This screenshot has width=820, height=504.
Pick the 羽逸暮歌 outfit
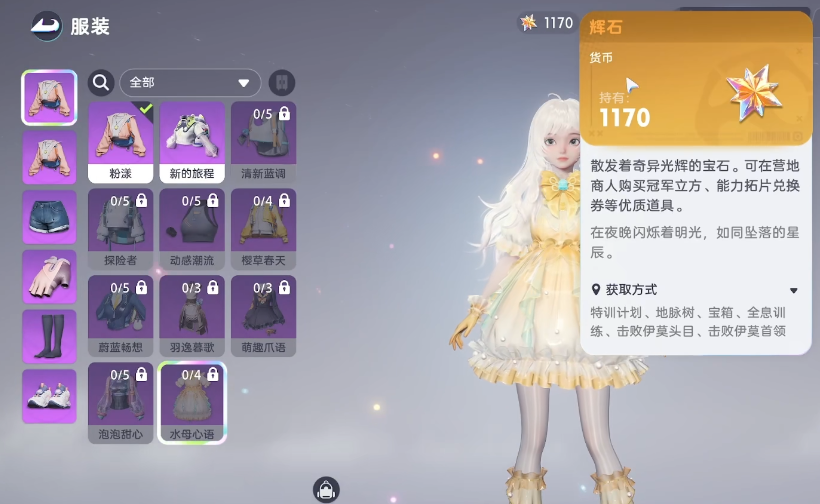tap(192, 315)
